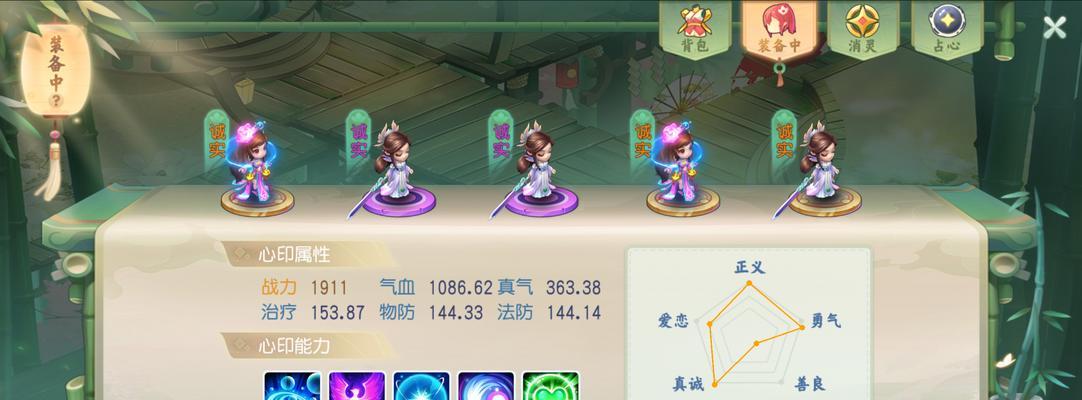Switch to the 背包 tab
Image resolution: width=1082 pixels, height=400 pixels.
(693, 29)
